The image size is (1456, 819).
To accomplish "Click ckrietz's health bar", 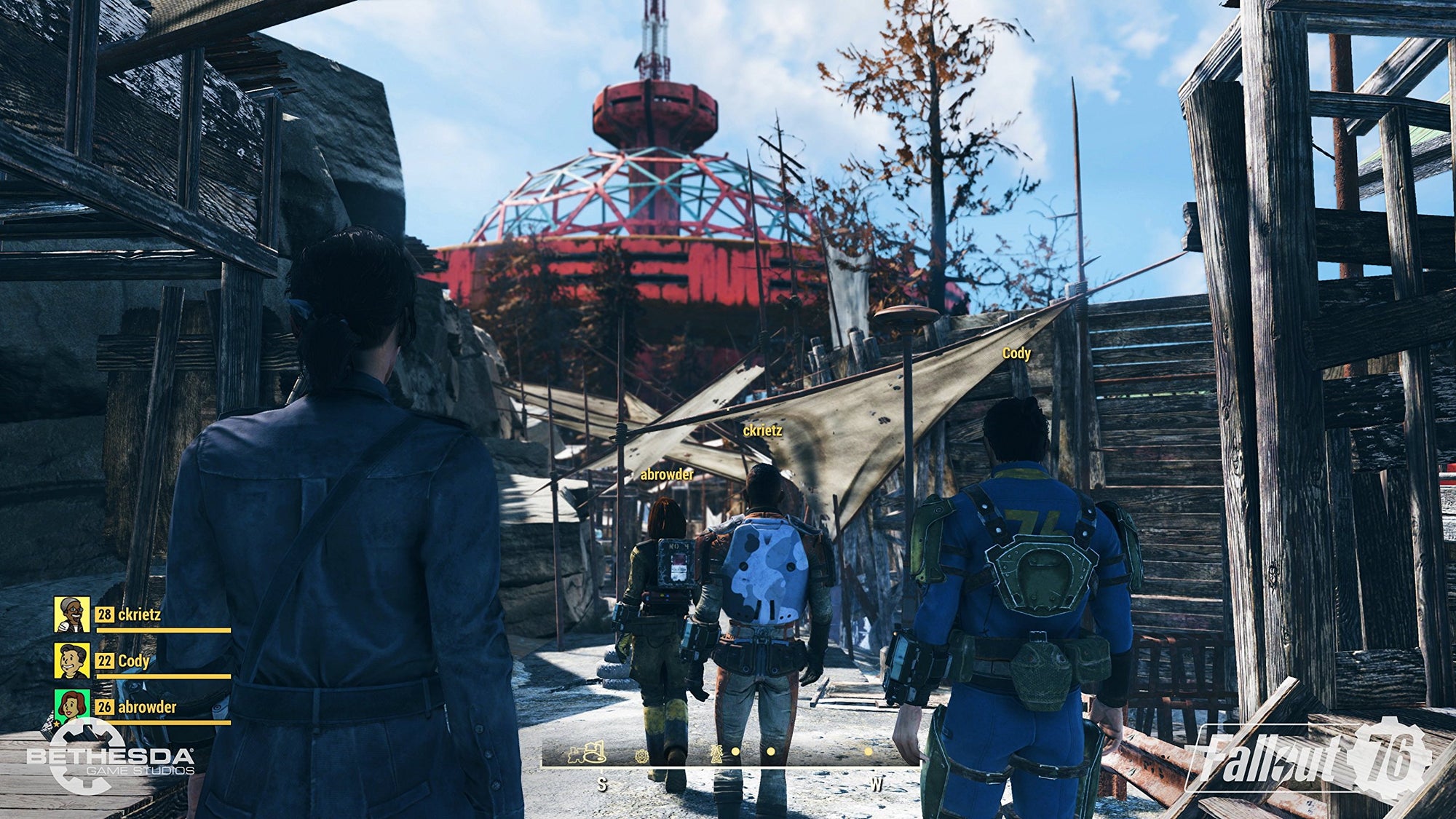I will pos(164,629).
